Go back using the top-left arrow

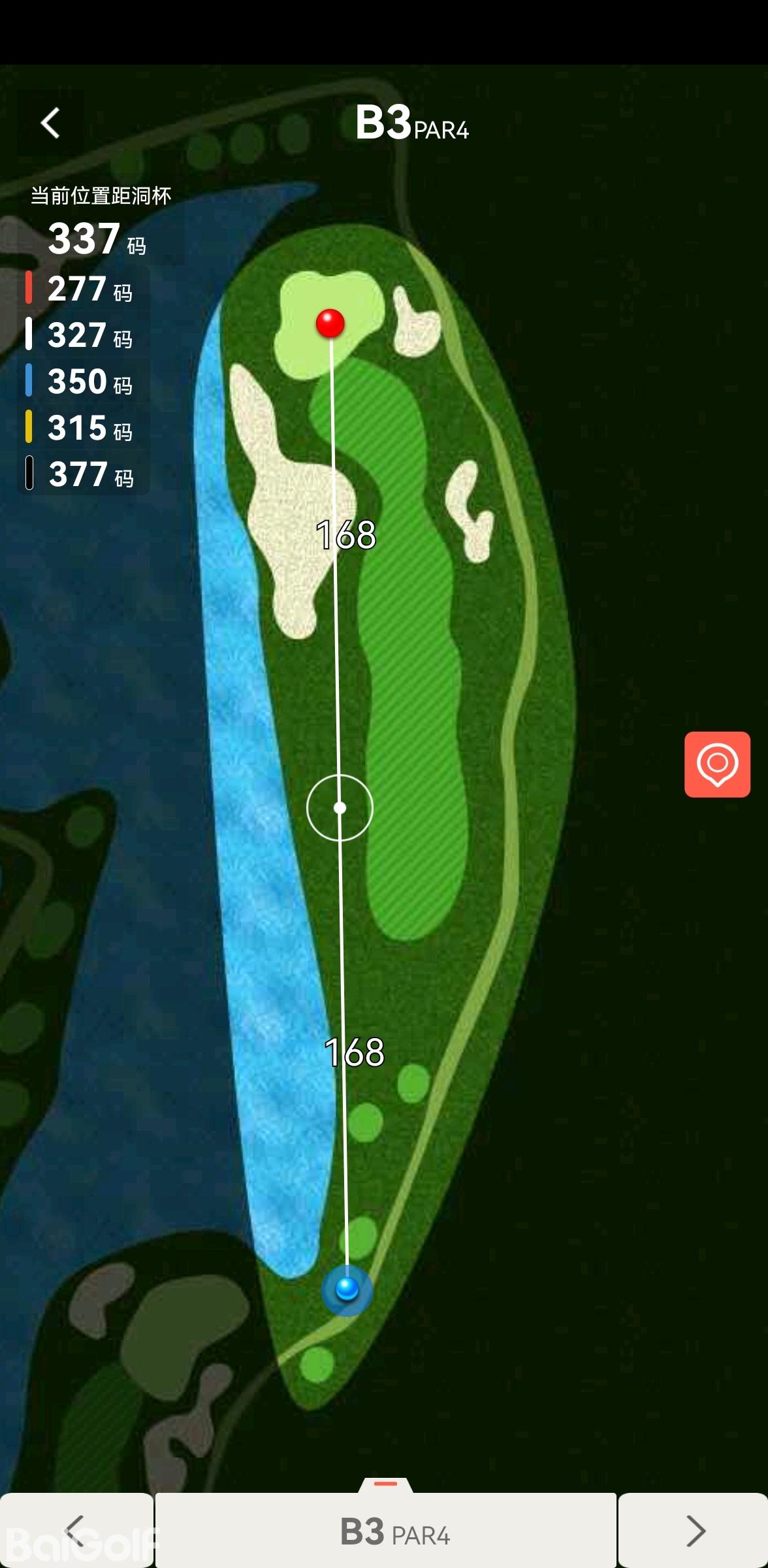(x=51, y=123)
